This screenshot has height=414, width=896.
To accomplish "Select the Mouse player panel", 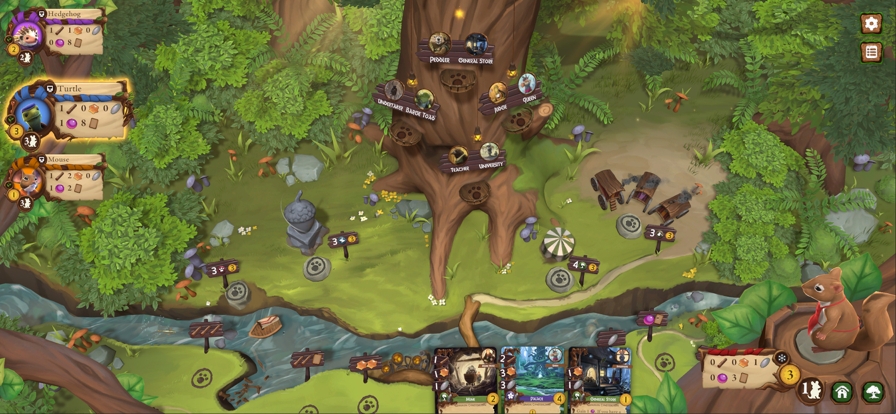I will point(60,177).
